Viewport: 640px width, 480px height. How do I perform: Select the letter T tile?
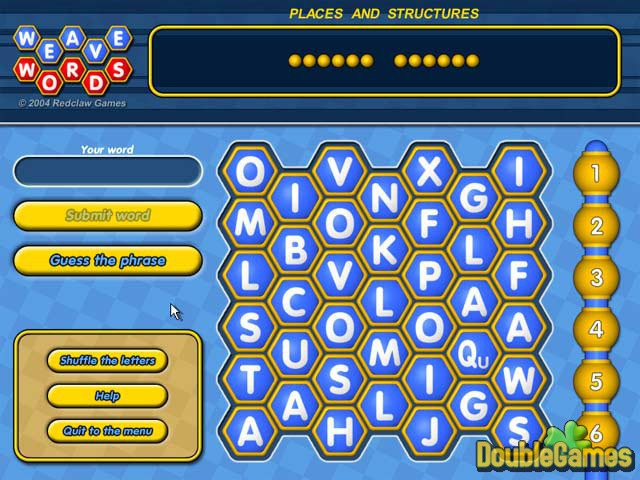click(250, 379)
